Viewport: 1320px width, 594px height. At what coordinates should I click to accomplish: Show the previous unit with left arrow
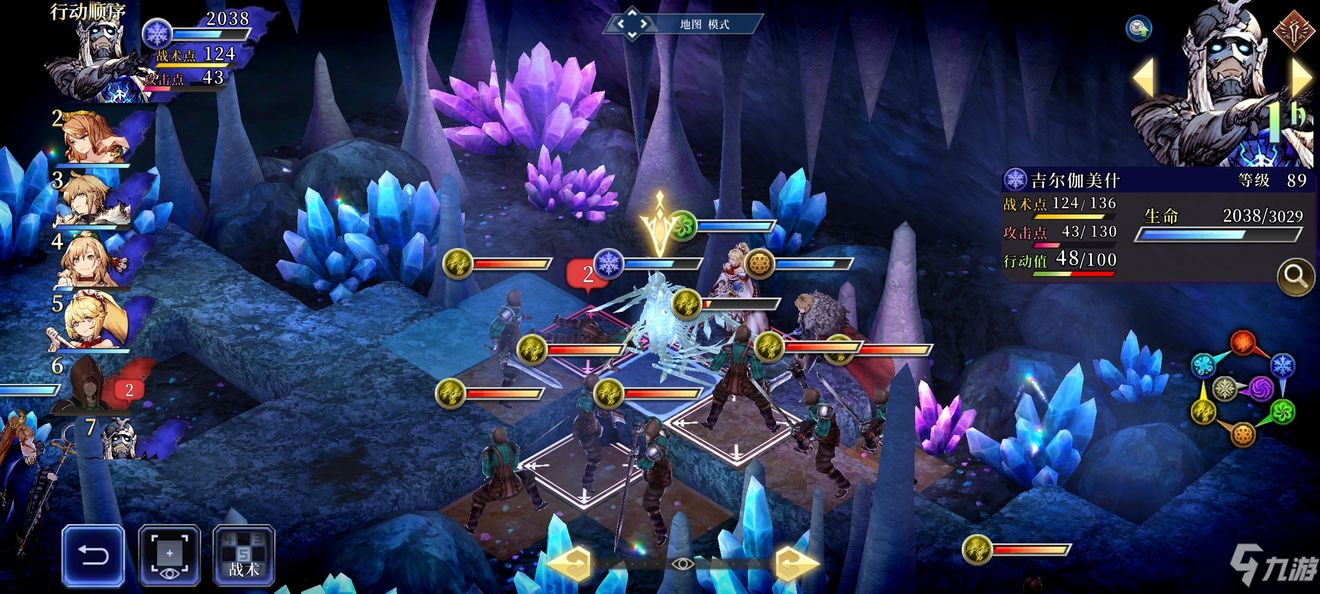pyautogui.click(x=1143, y=78)
